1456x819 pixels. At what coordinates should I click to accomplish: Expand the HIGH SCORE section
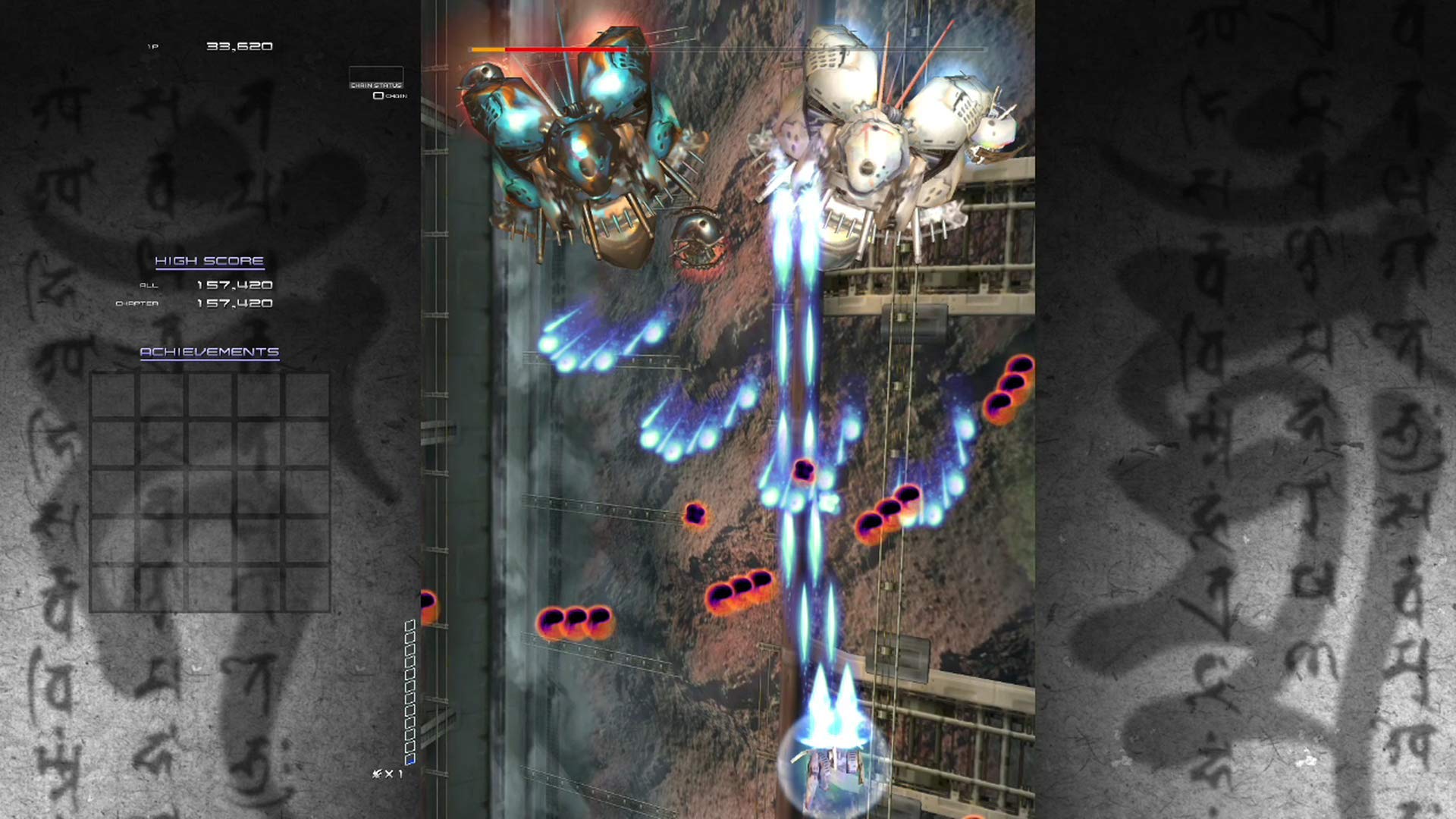pos(209,260)
